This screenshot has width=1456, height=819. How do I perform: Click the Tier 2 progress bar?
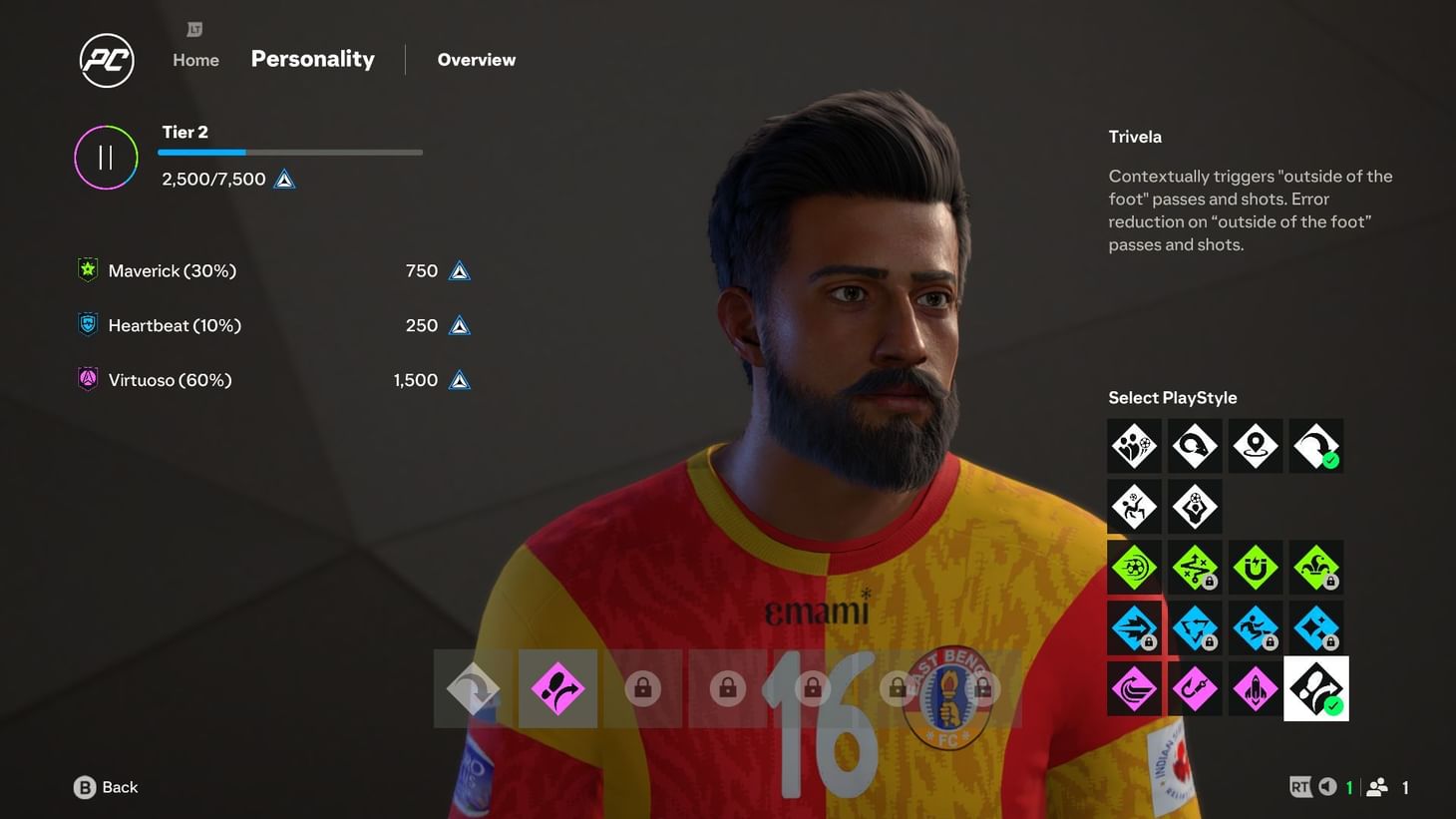point(290,152)
